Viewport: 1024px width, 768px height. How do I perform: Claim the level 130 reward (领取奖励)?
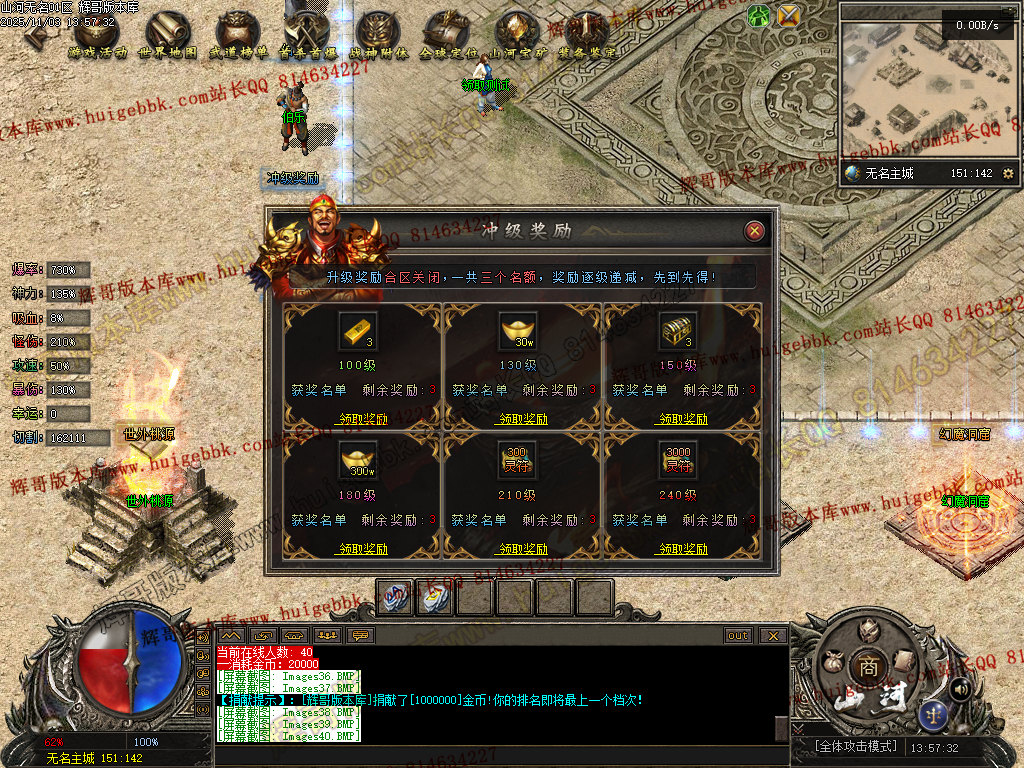tap(522, 419)
